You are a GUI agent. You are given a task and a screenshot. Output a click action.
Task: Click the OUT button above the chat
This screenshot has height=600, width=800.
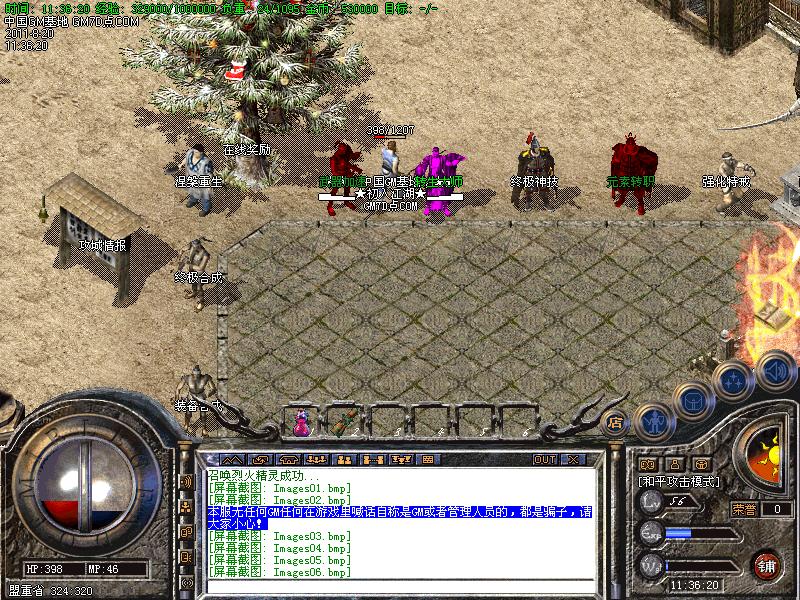(x=545, y=459)
